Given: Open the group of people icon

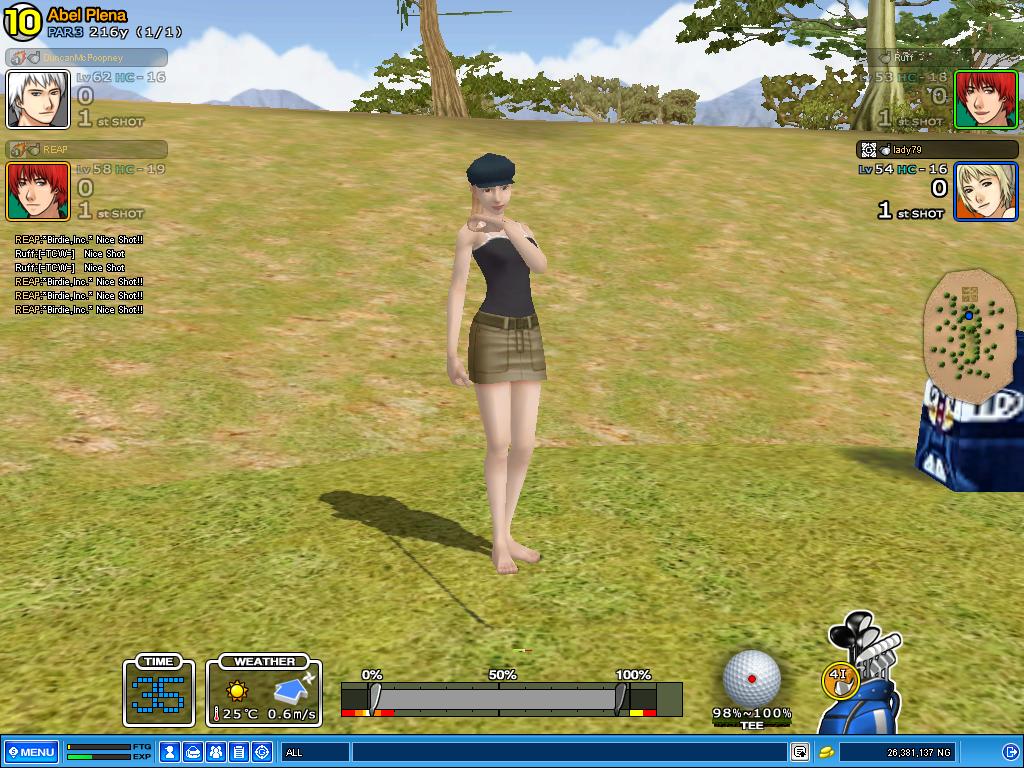Looking at the screenshot, I should 216,752.
